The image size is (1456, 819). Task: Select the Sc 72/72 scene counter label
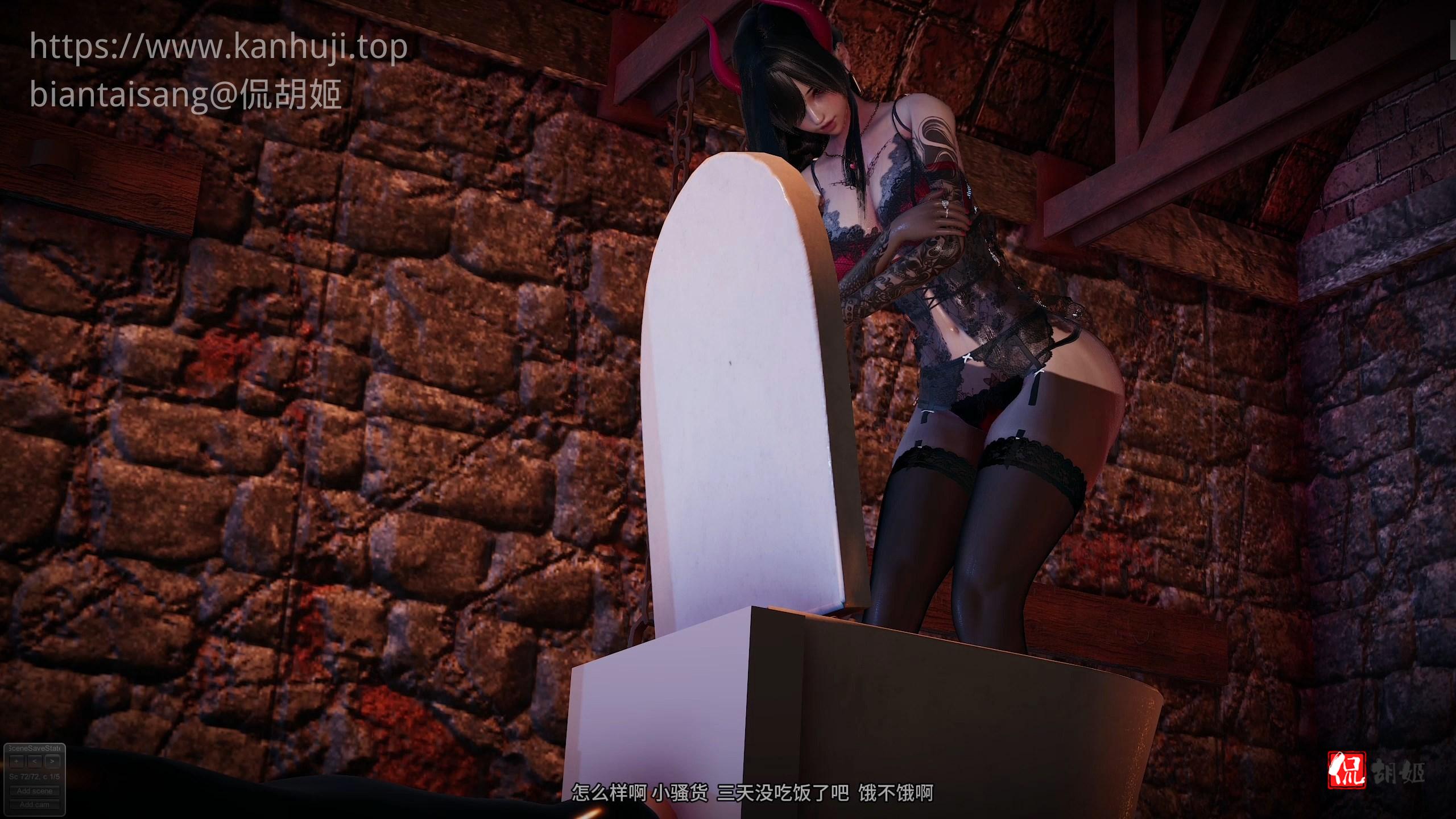pos(22,777)
